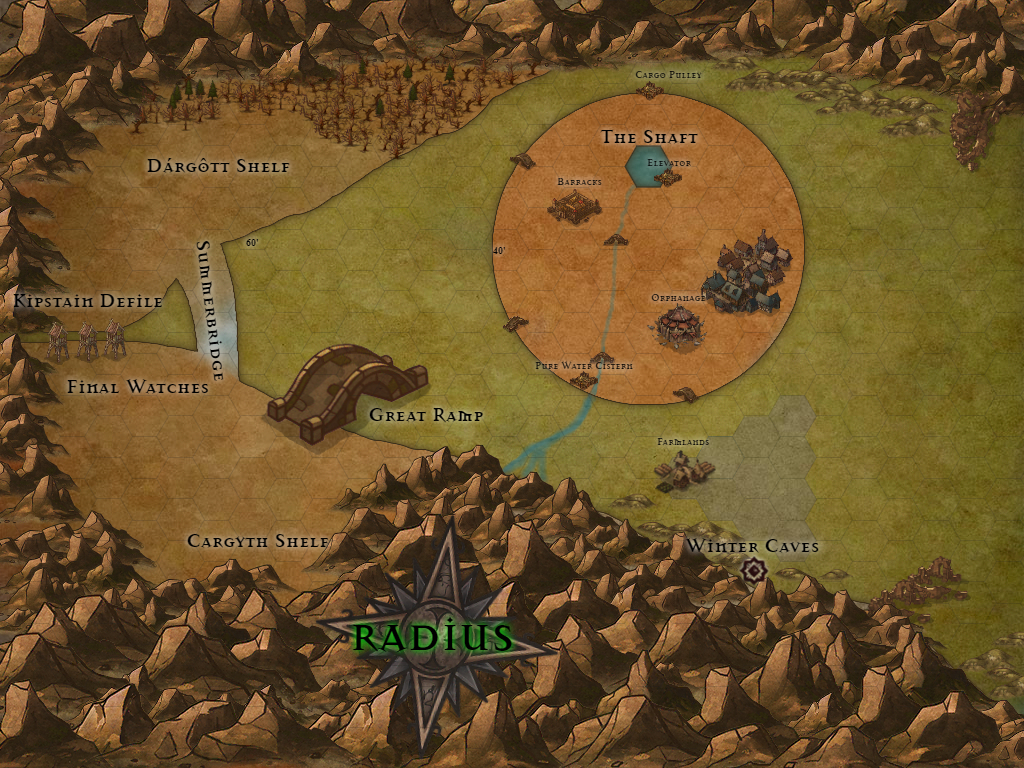Select the Winter Caves marker
The height and width of the screenshot is (768, 1024).
point(755,569)
